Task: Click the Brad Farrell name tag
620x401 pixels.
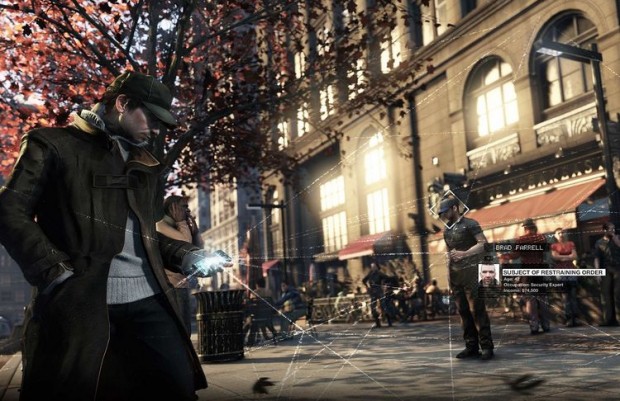Action: click(x=519, y=247)
